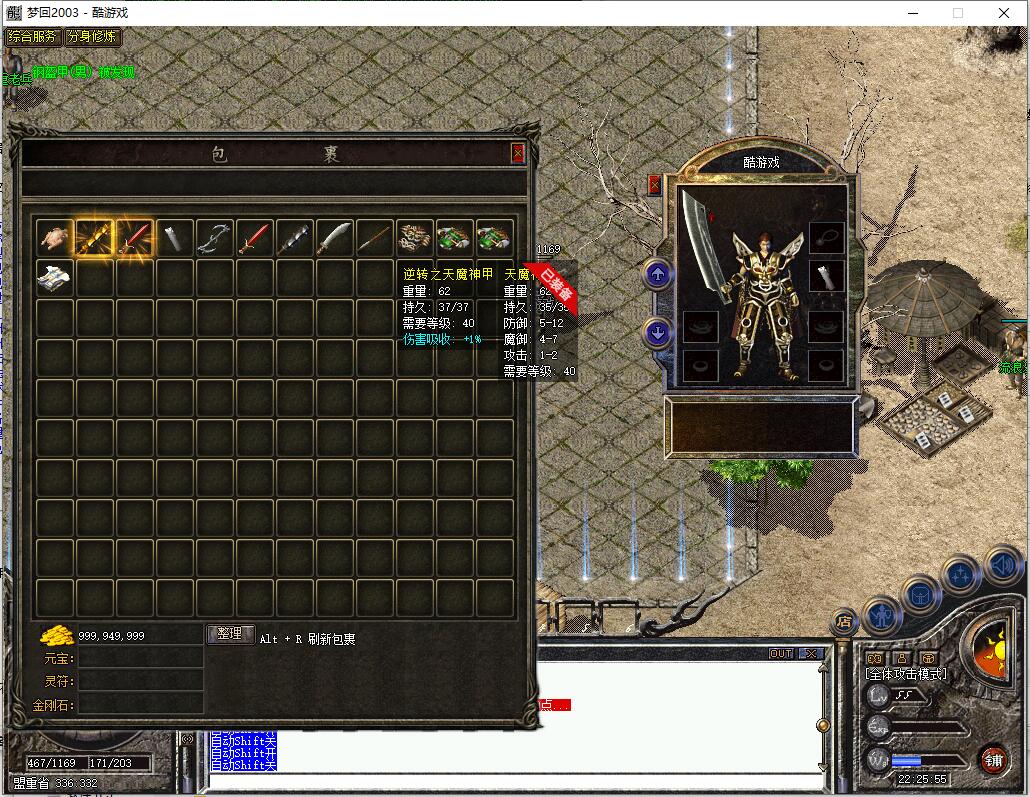Screen dimensions: 1030x797
Task: Click the red 铺 stall button
Action: pos(992,758)
